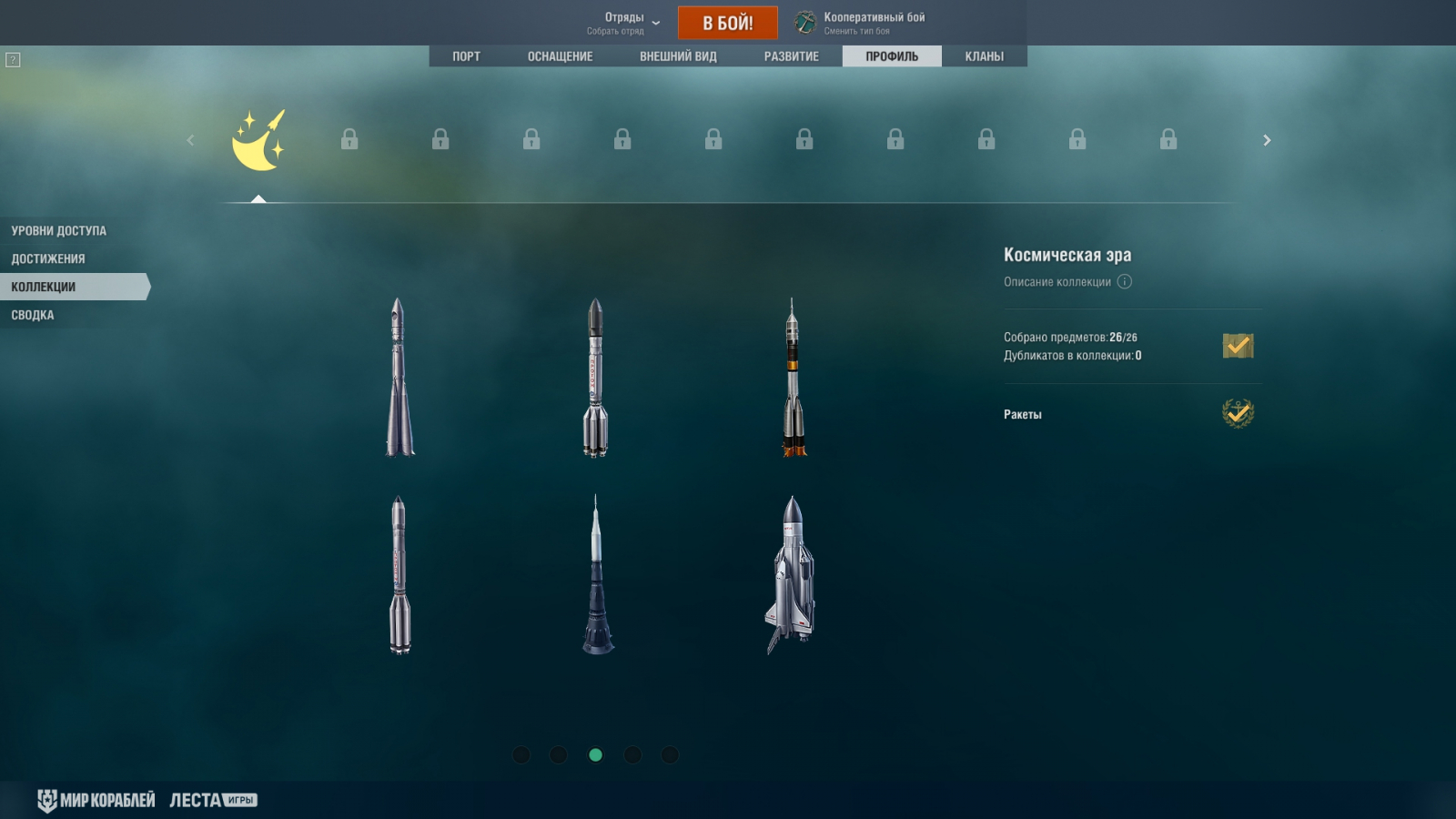Open УРОВНИ ДОСТУПА in the side menu
1456x819 pixels.
(x=59, y=231)
